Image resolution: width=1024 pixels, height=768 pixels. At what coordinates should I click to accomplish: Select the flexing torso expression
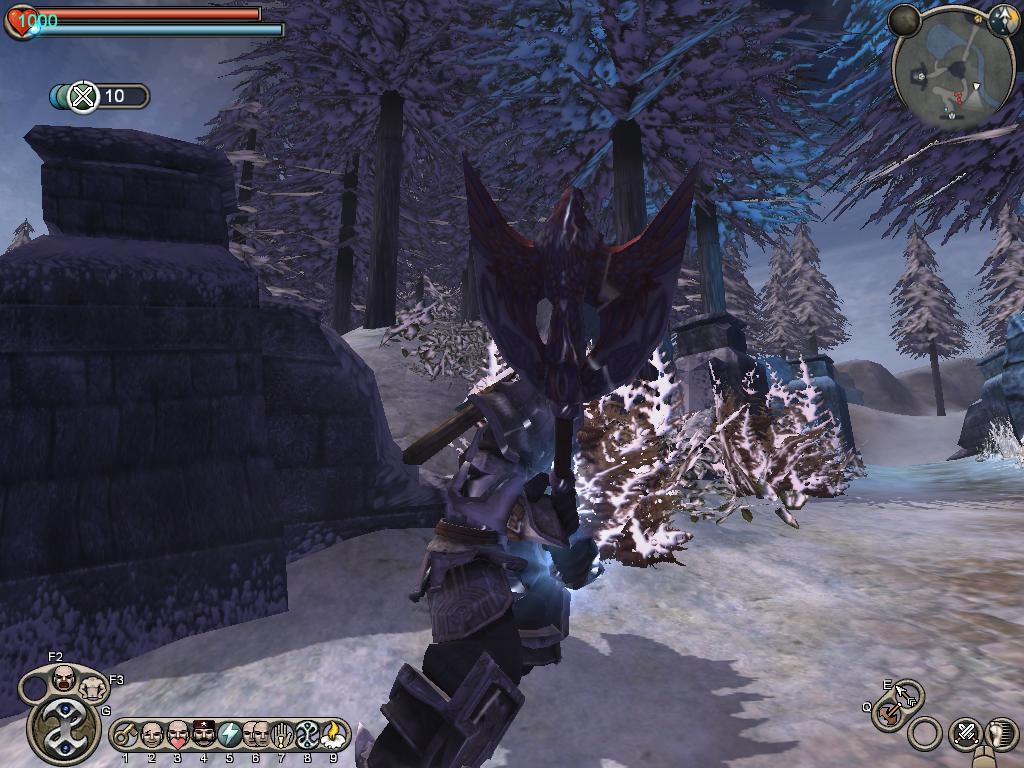[94, 688]
